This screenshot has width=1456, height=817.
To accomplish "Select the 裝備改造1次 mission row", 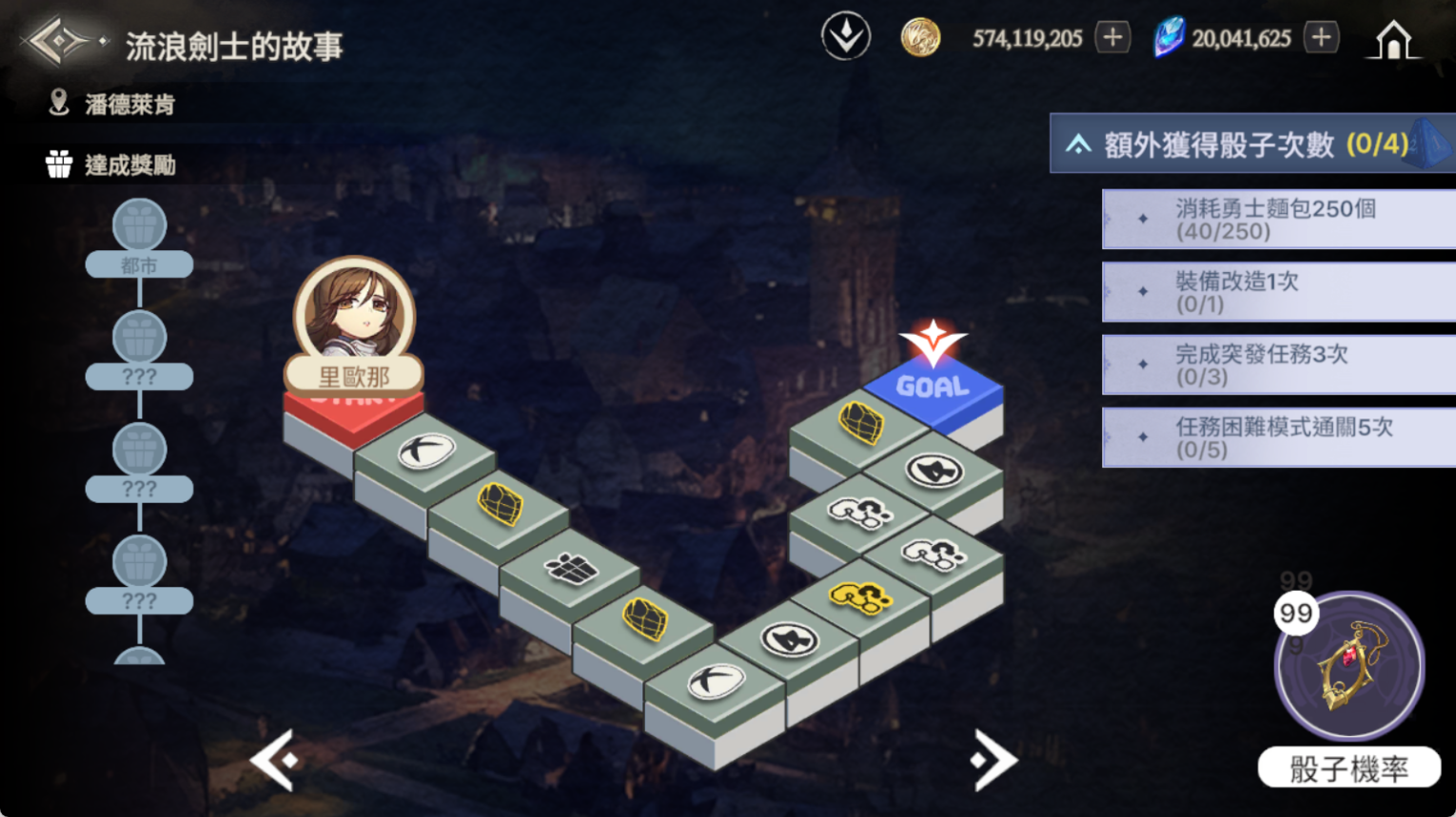I will [x=1277, y=292].
